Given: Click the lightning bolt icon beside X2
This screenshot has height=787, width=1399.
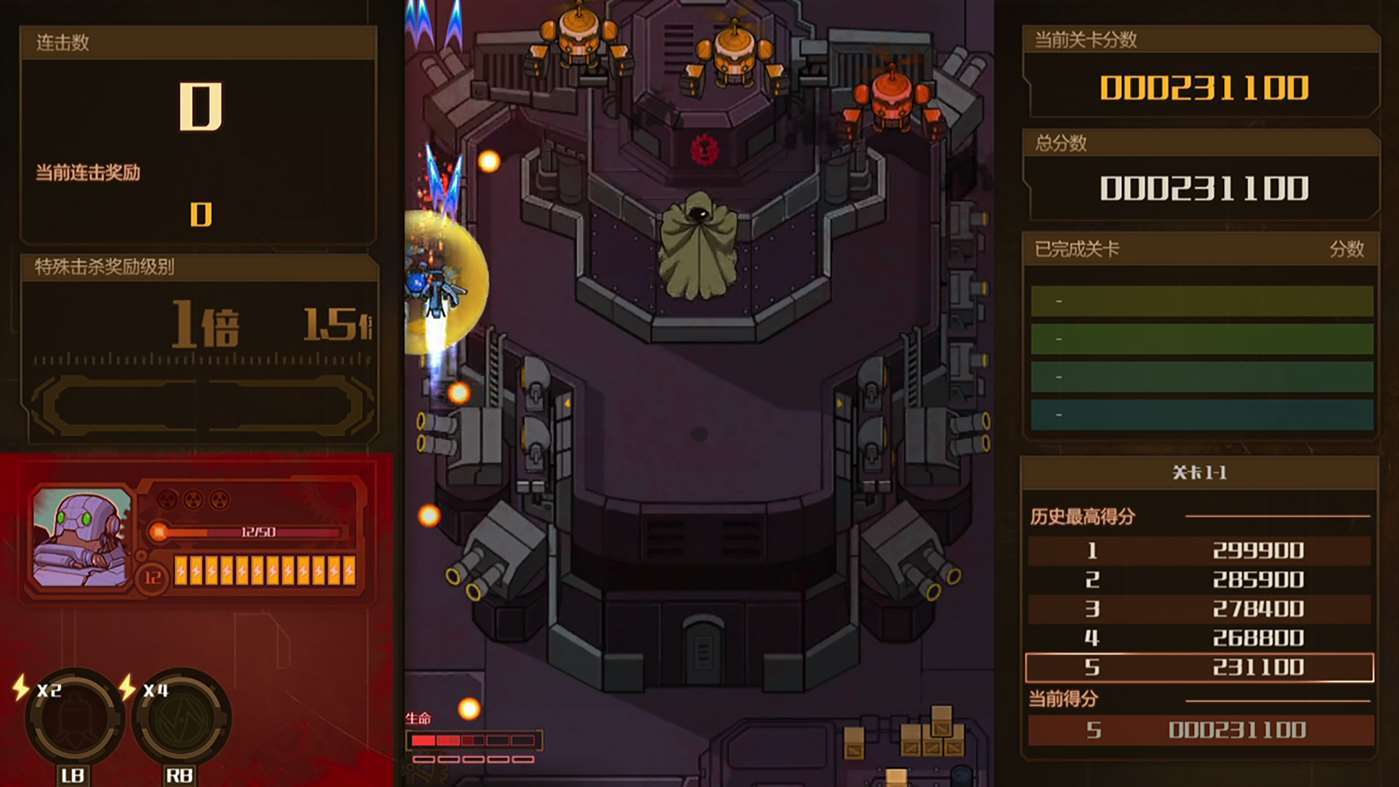Looking at the screenshot, I should coord(20,689).
